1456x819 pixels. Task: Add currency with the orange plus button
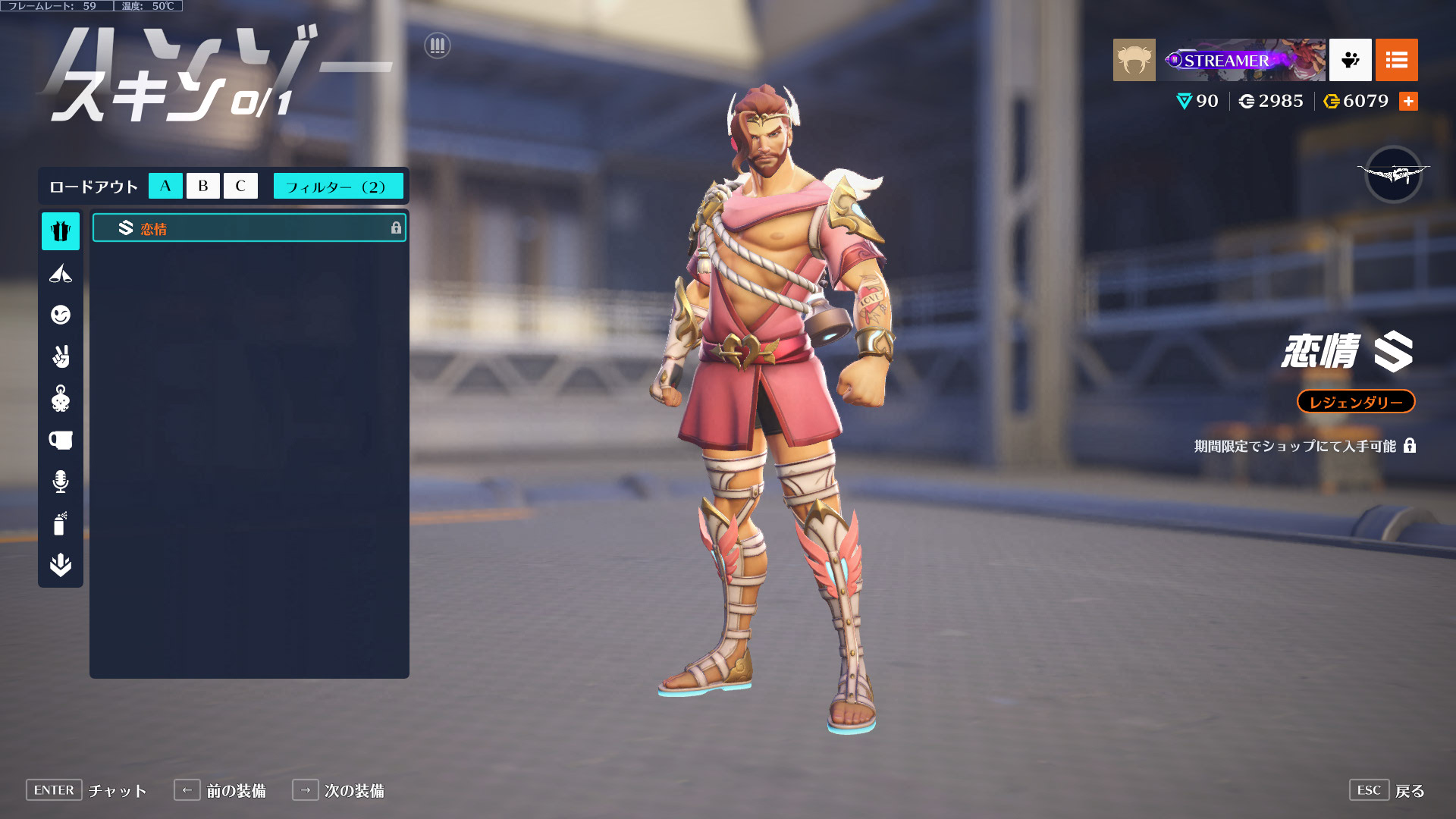click(1408, 101)
